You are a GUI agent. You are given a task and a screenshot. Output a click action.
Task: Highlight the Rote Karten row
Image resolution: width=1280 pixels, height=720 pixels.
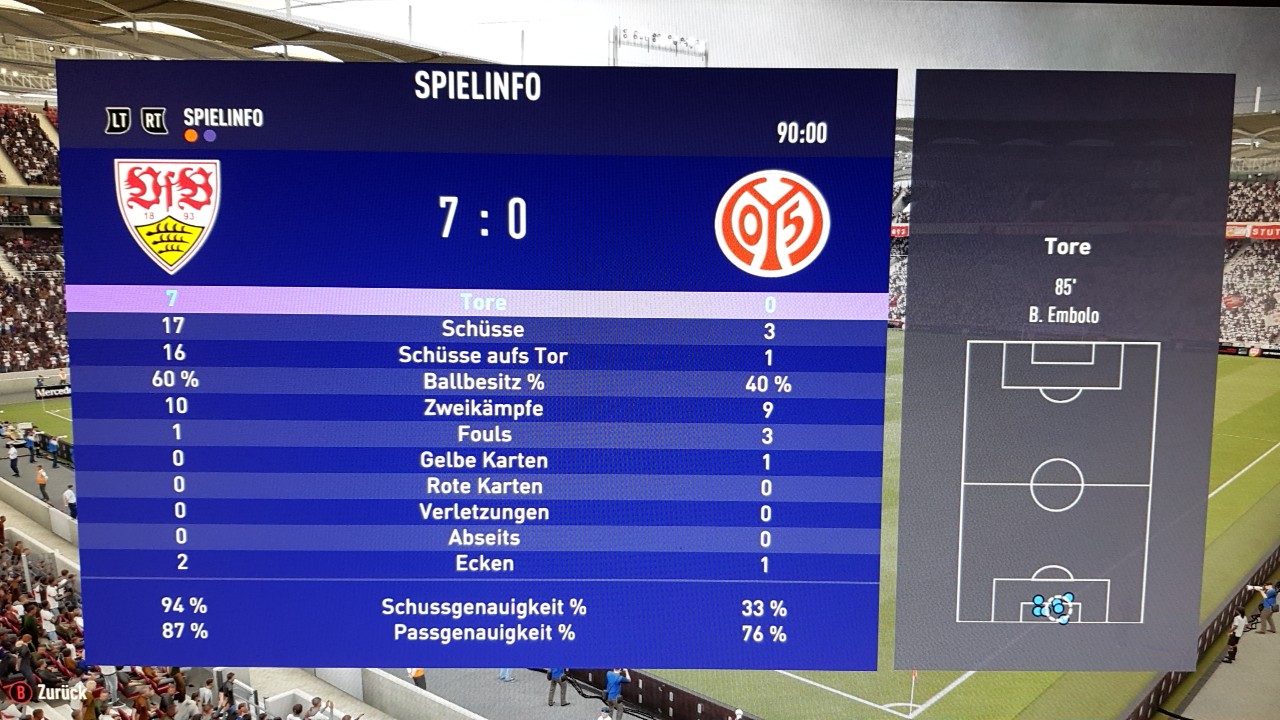(483, 486)
